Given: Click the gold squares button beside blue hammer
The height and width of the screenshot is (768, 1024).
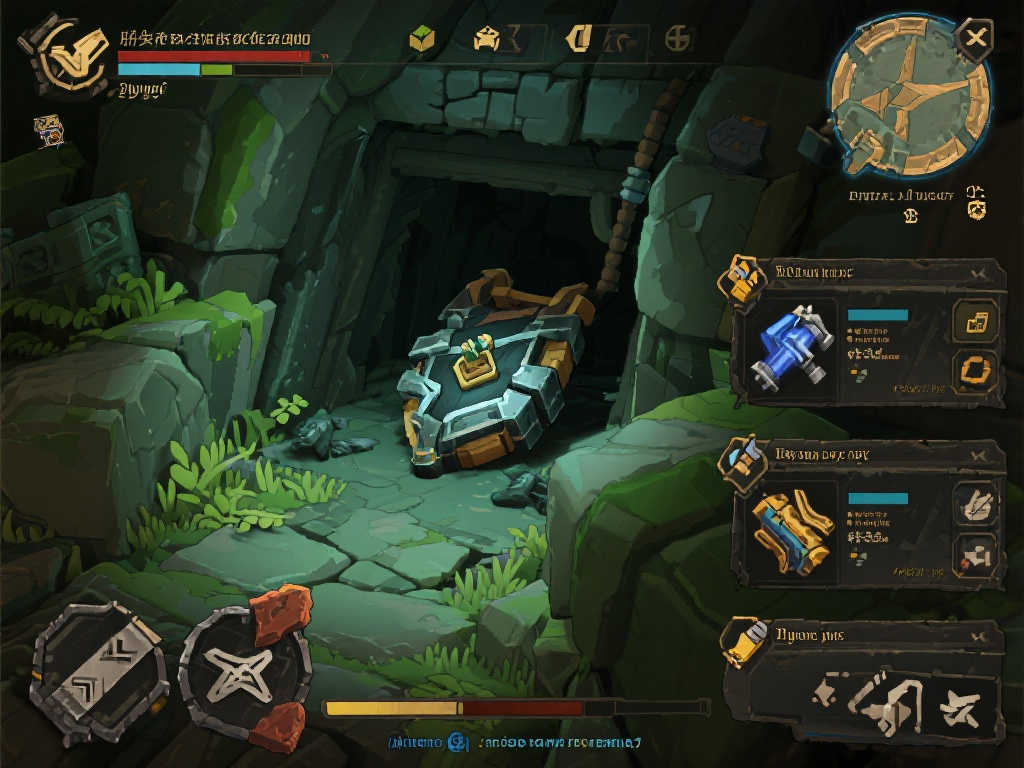Looking at the screenshot, I should pyautogui.click(x=975, y=322).
